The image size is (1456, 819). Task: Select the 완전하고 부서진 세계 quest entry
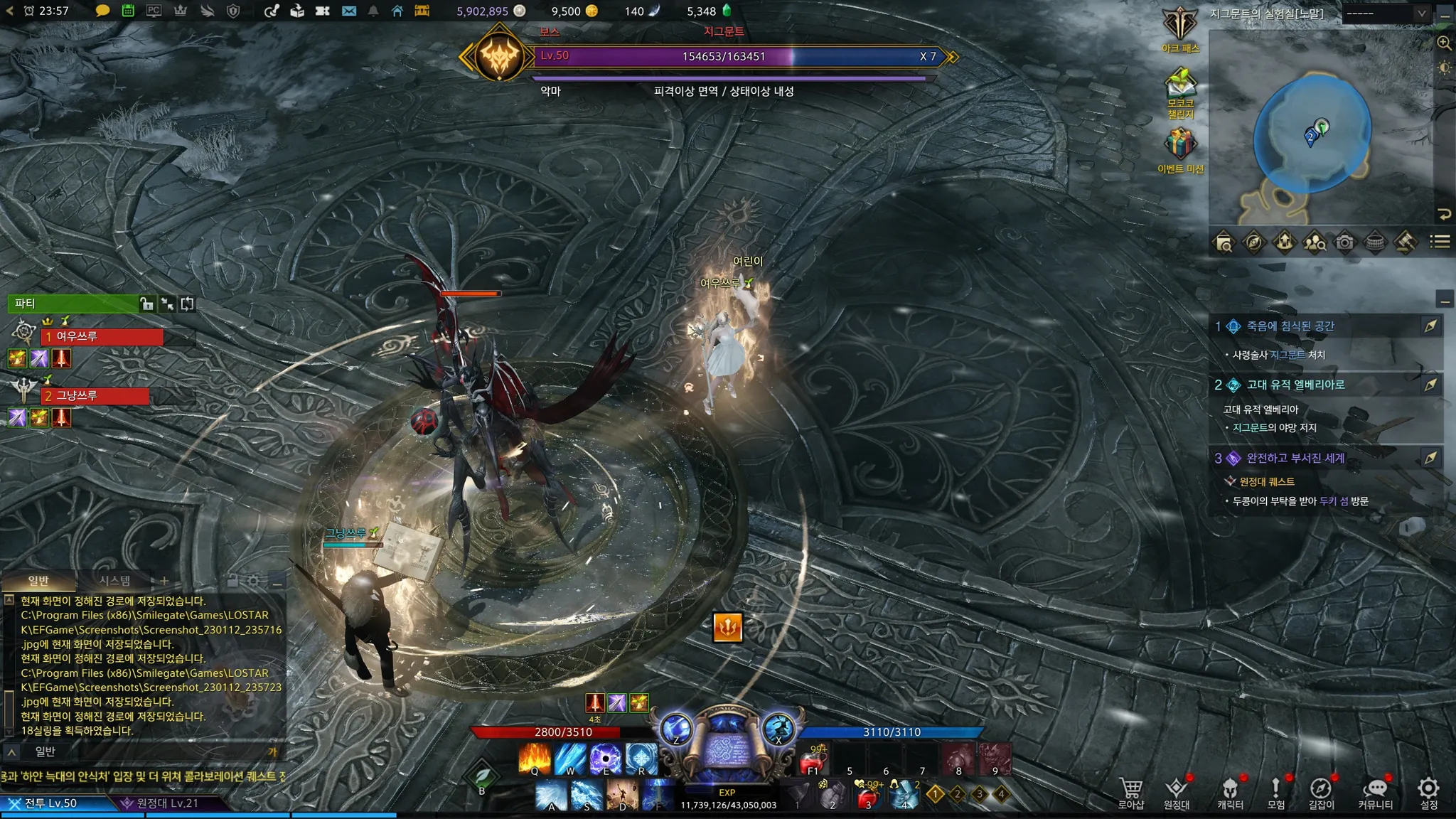tap(1295, 458)
